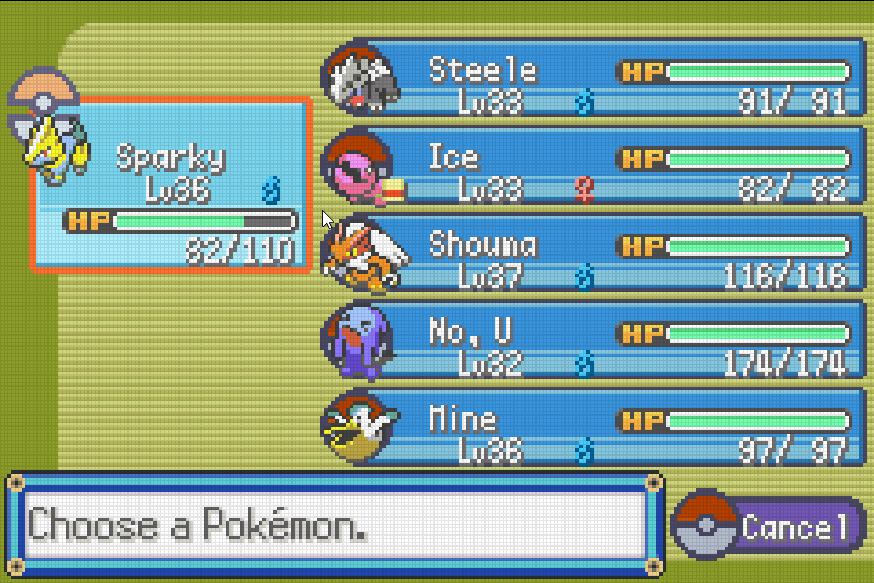Cancel out of the party menu
This screenshot has height=583, width=874.
pos(768,526)
